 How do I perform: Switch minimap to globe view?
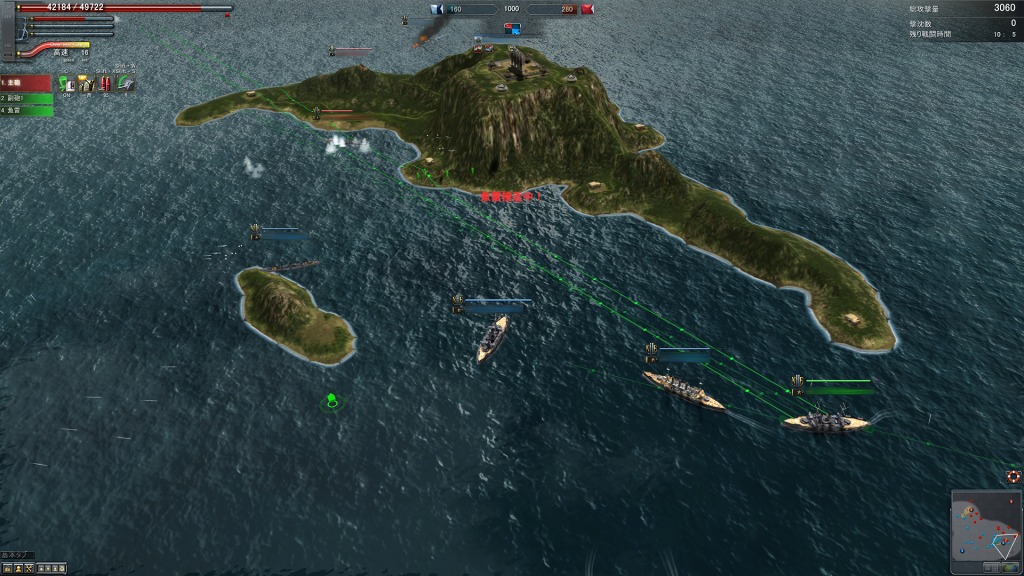tap(1009, 567)
